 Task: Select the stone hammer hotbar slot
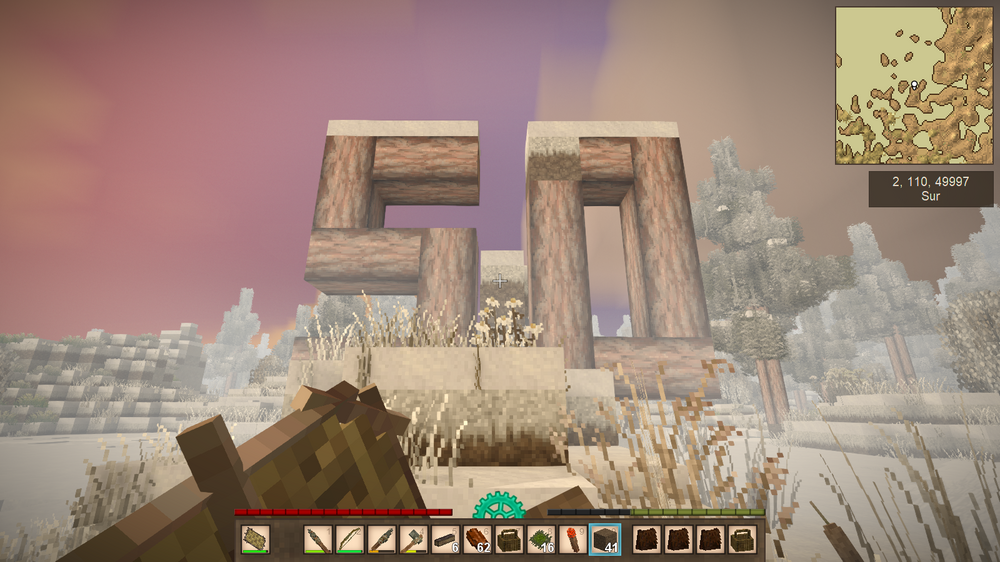point(413,540)
